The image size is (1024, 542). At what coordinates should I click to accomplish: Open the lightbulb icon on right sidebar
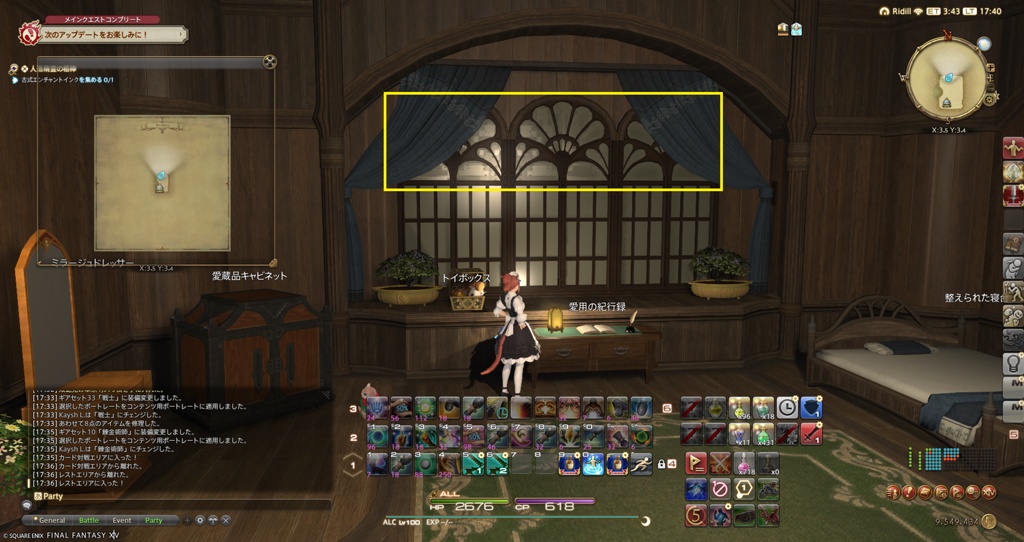point(1012,363)
